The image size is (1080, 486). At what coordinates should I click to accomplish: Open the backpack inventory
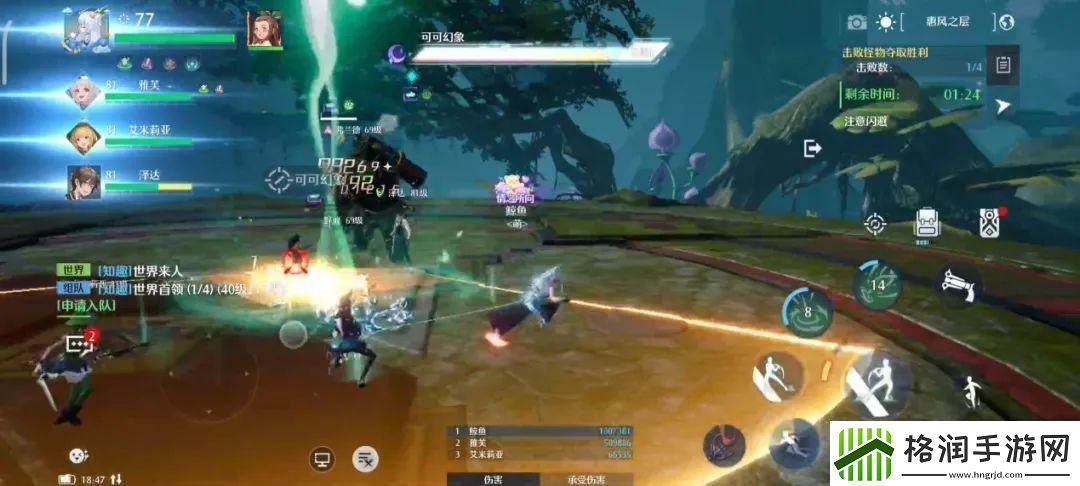927,223
